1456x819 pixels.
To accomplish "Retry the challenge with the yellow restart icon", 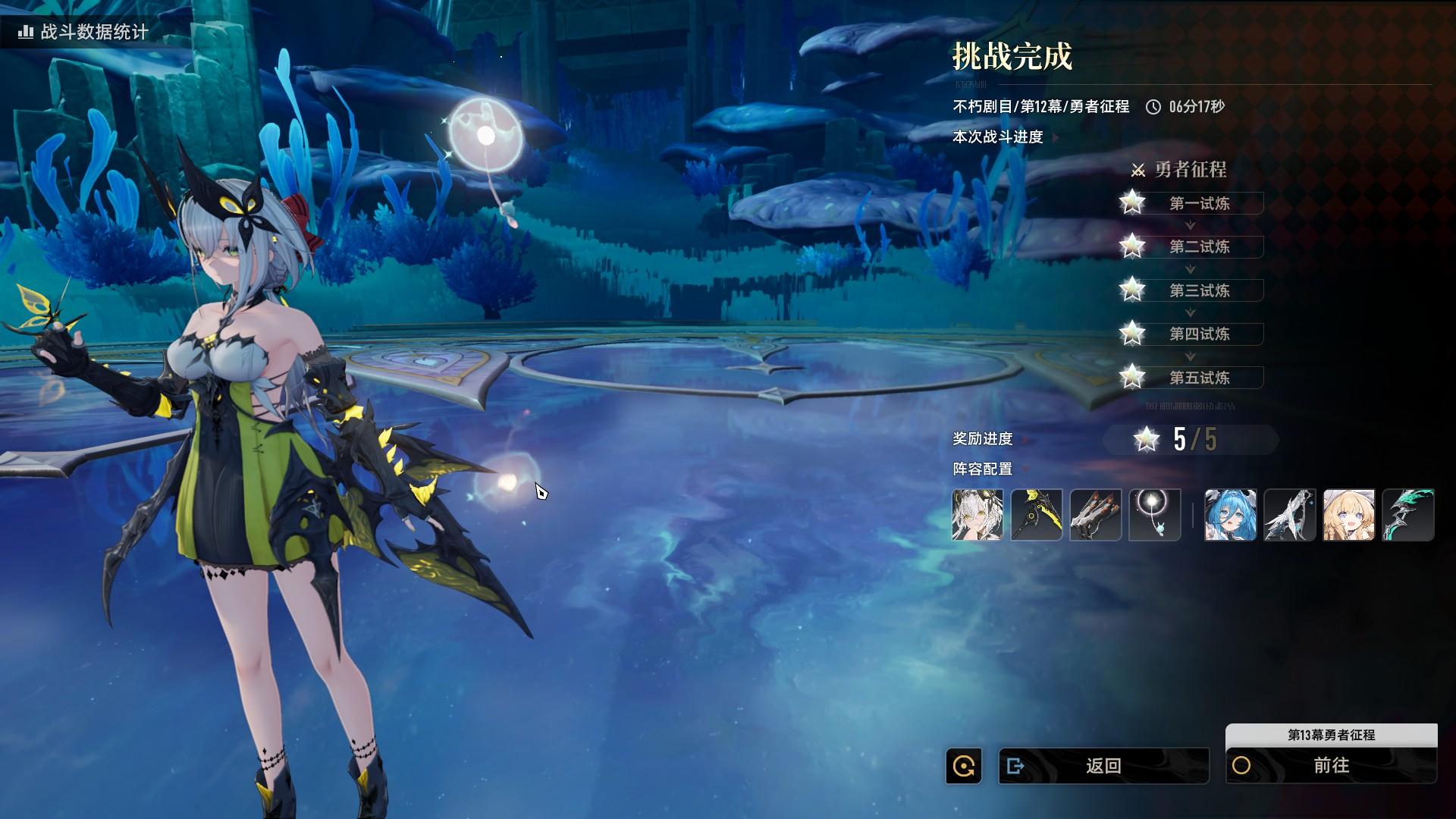I will pyautogui.click(x=964, y=766).
